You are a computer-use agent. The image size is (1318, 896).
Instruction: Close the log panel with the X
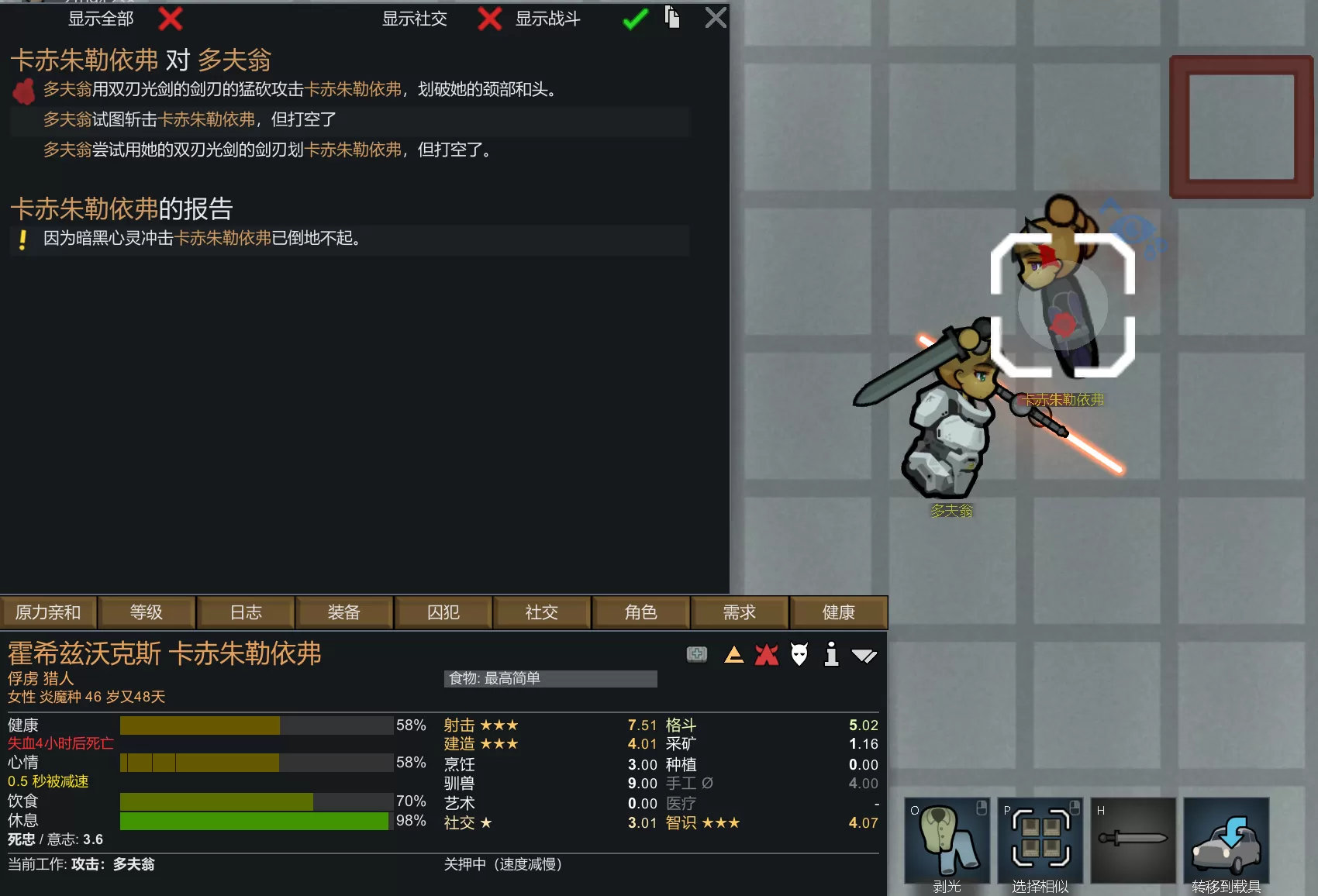click(x=716, y=17)
